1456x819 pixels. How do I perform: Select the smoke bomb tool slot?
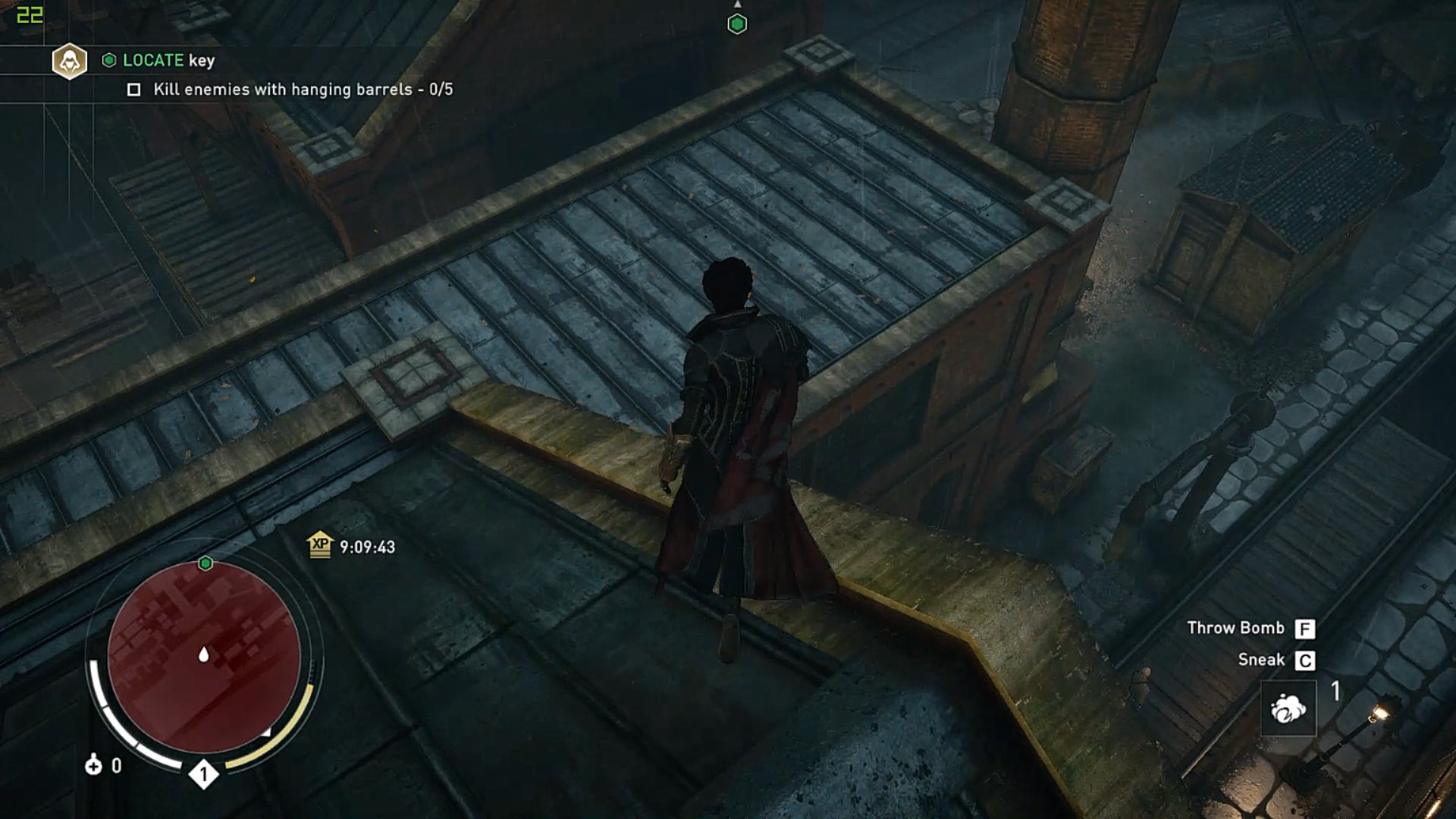point(1288,708)
